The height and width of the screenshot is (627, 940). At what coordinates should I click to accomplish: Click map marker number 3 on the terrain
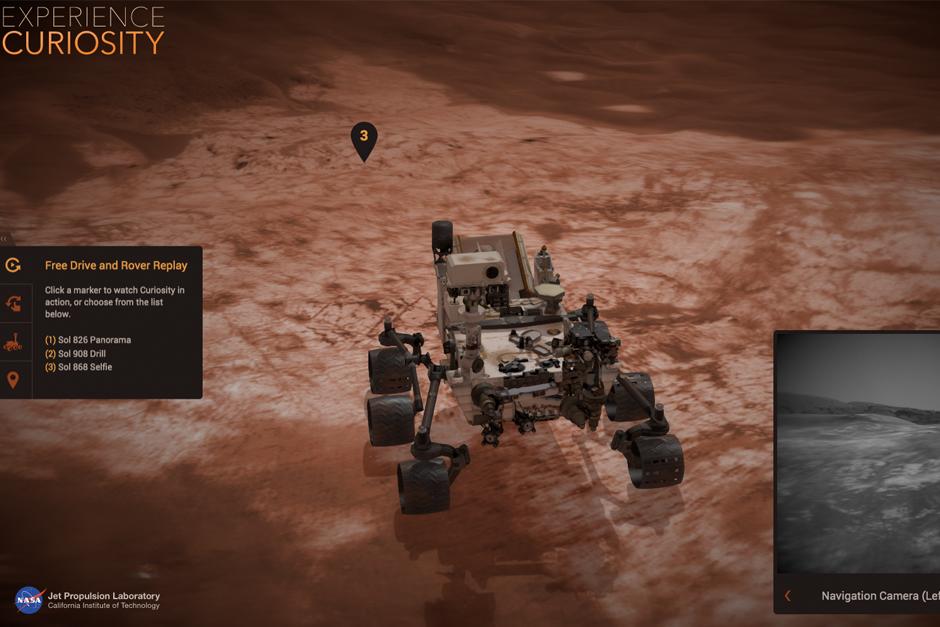pos(364,139)
